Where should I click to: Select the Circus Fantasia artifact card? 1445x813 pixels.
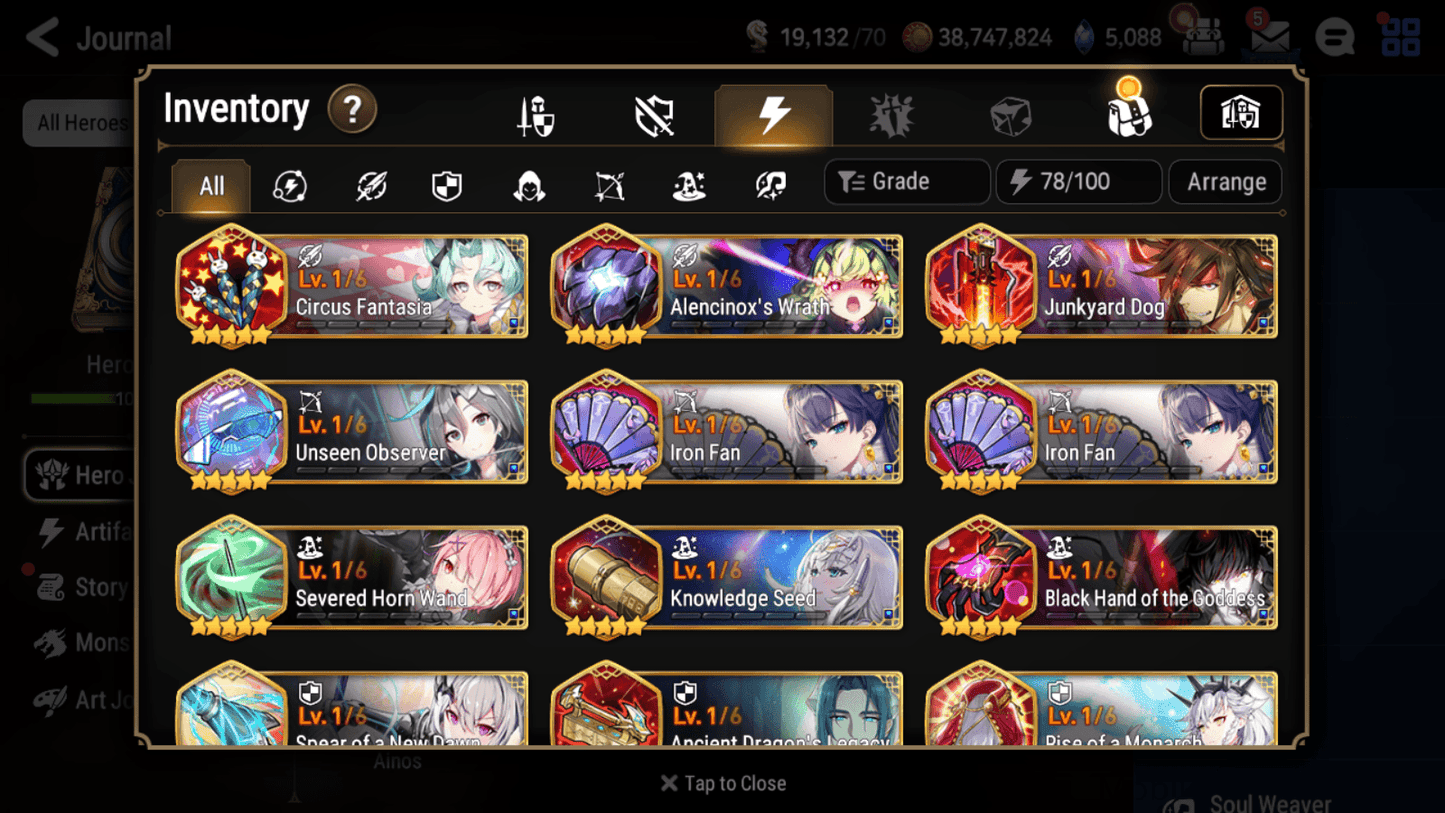point(351,287)
